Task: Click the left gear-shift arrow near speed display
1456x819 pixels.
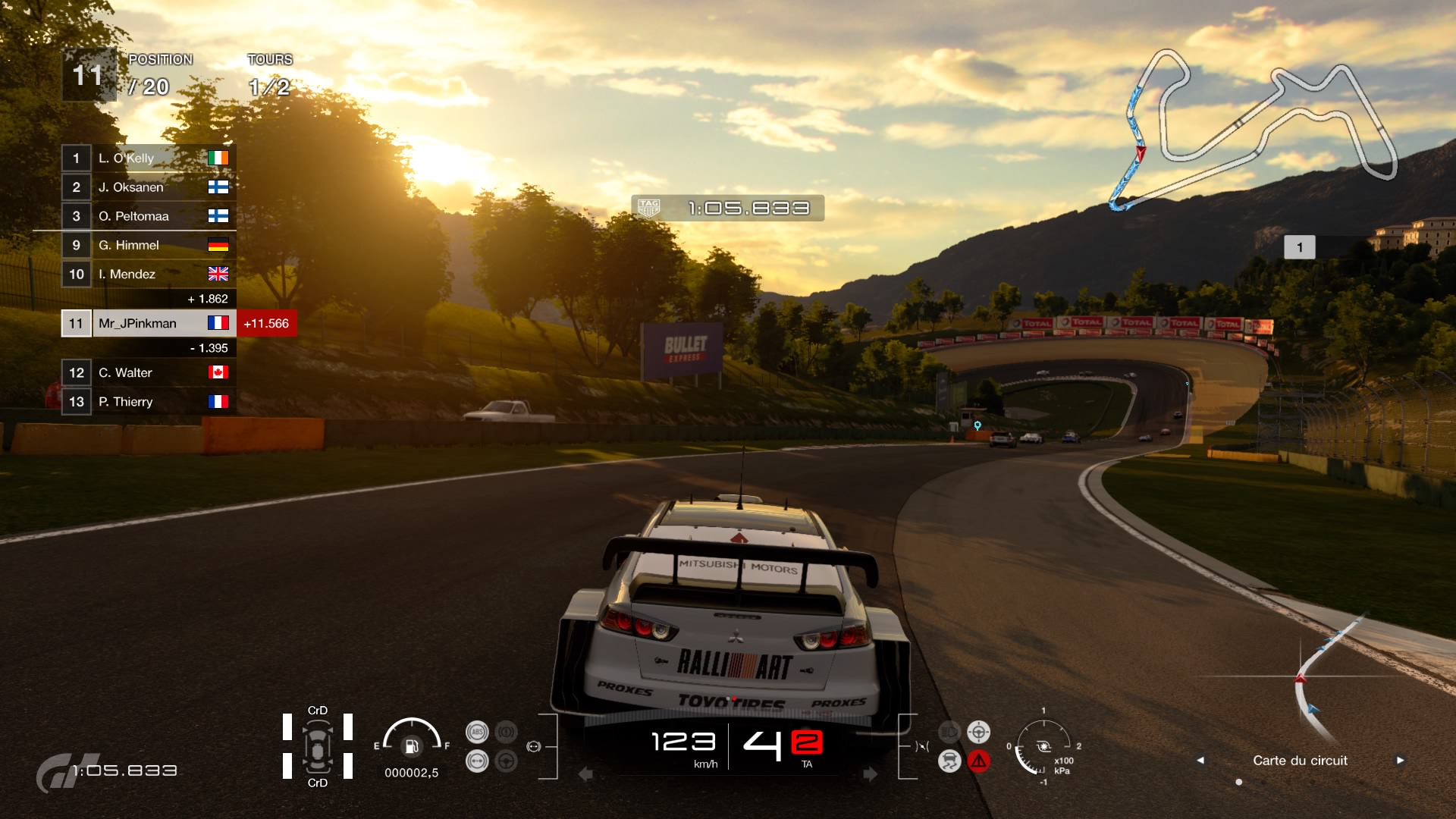Action: (x=584, y=775)
